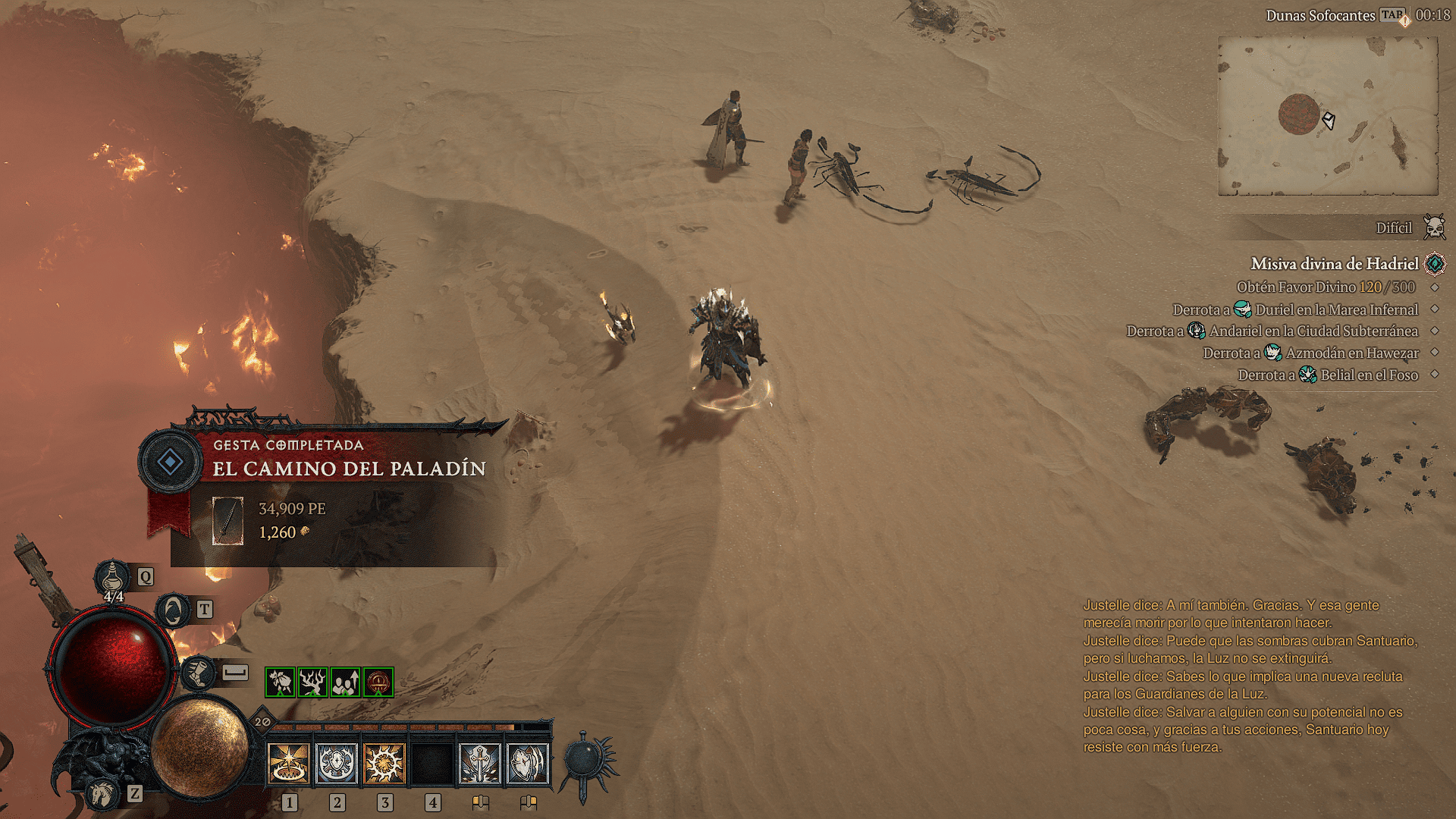Open the parchment minimap
This screenshot has height=819, width=1456.
[1328, 116]
